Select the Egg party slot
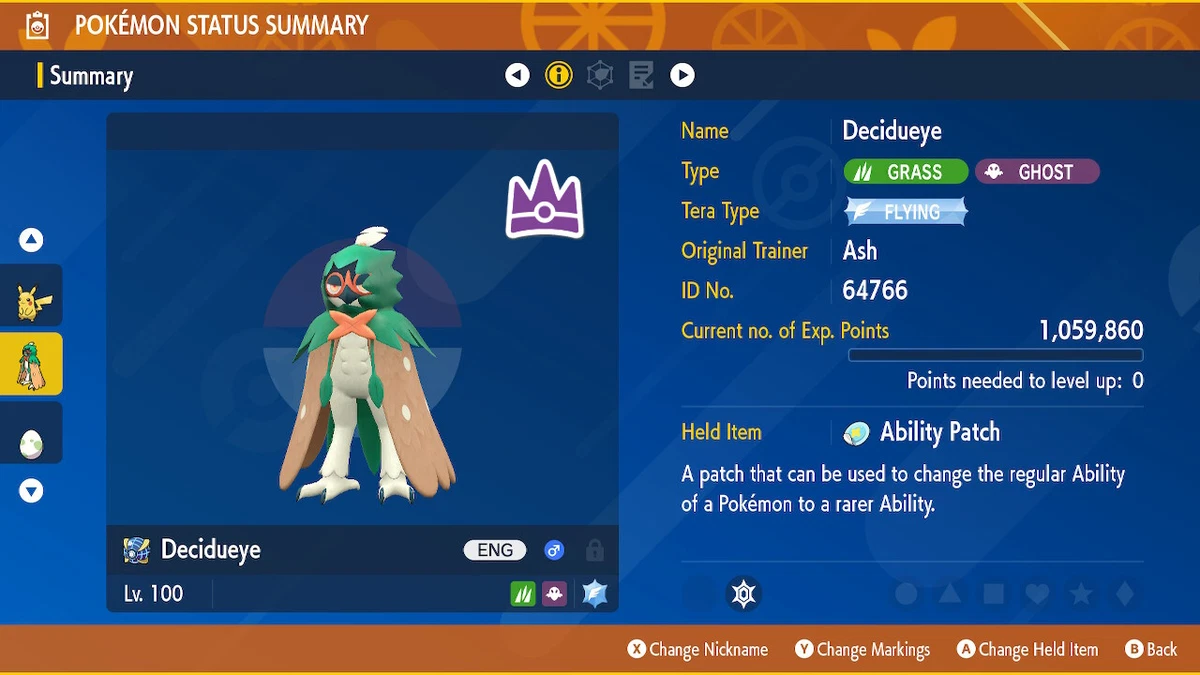 pos(31,433)
